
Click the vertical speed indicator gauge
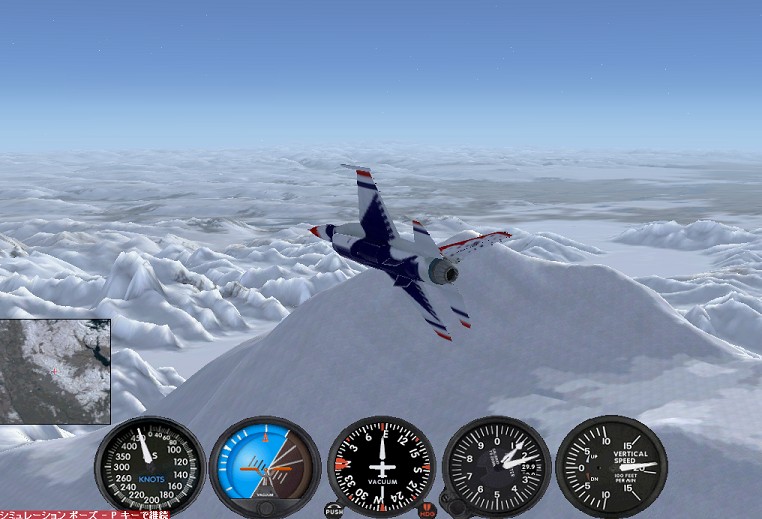pos(611,466)
